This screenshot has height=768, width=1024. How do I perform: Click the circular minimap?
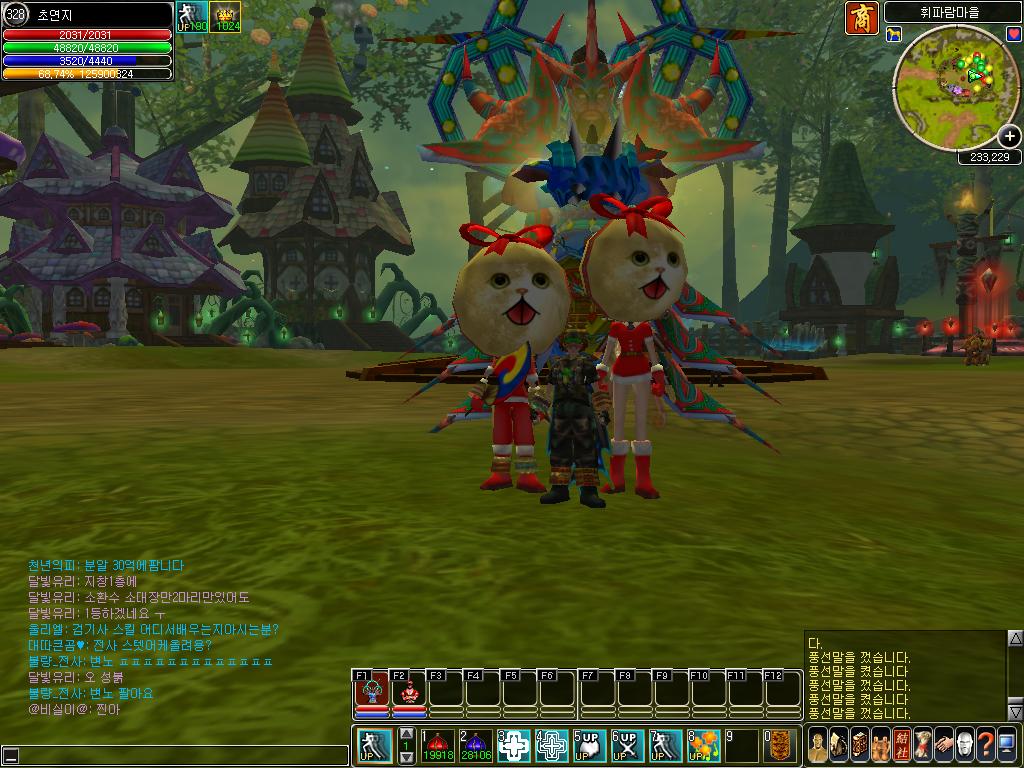tap(951, 82)
